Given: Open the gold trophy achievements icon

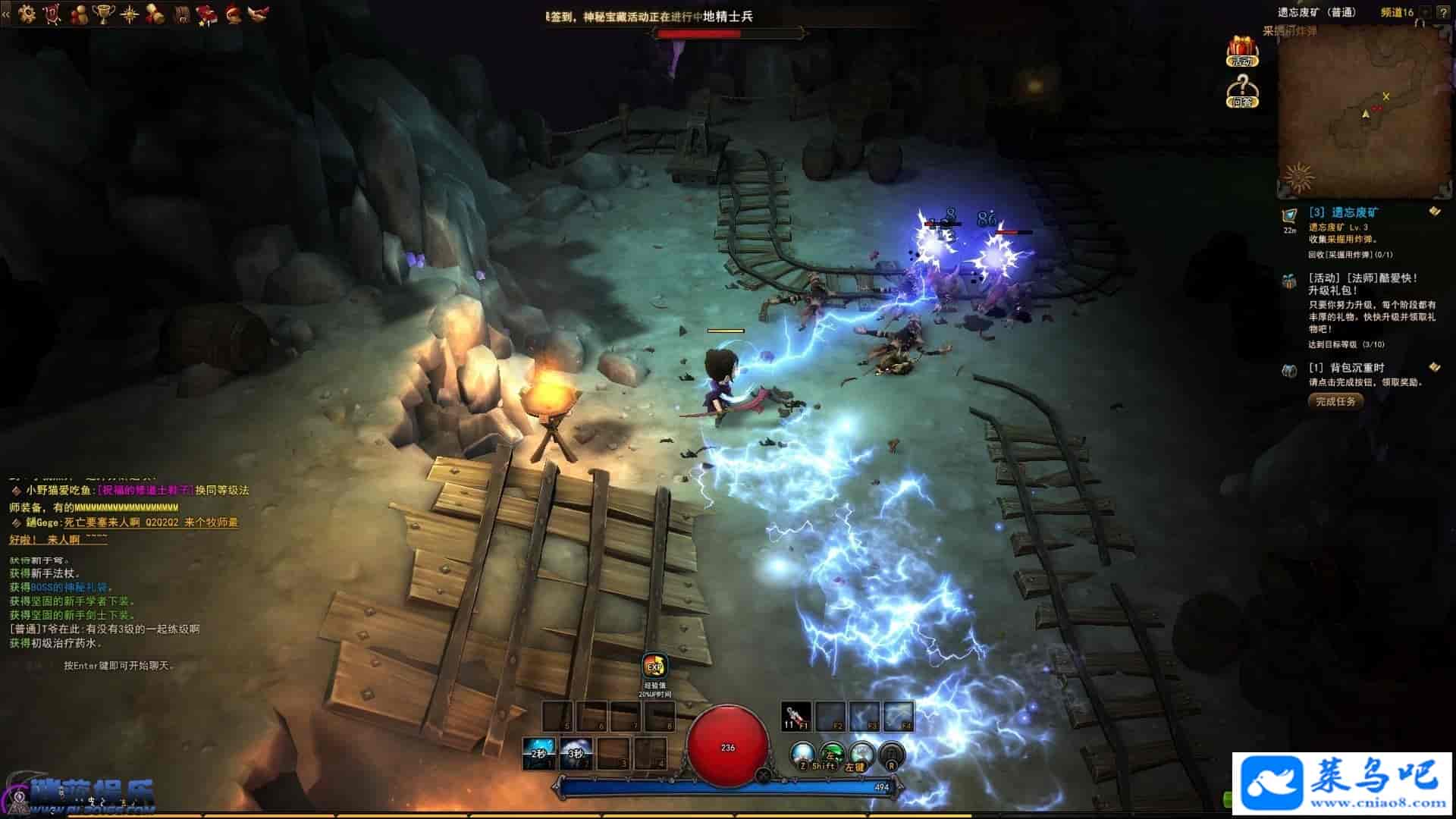Looking at the screenshot, I should (103, 13).
